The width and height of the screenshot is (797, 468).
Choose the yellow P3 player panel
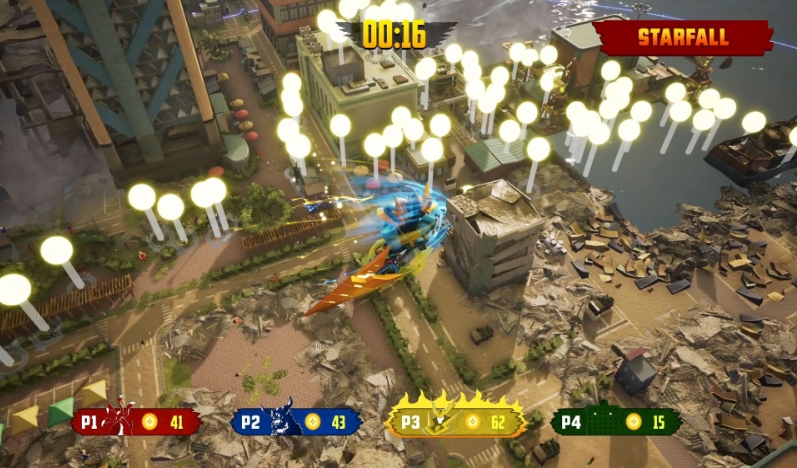pyautogui.click(x=456, y=422)
